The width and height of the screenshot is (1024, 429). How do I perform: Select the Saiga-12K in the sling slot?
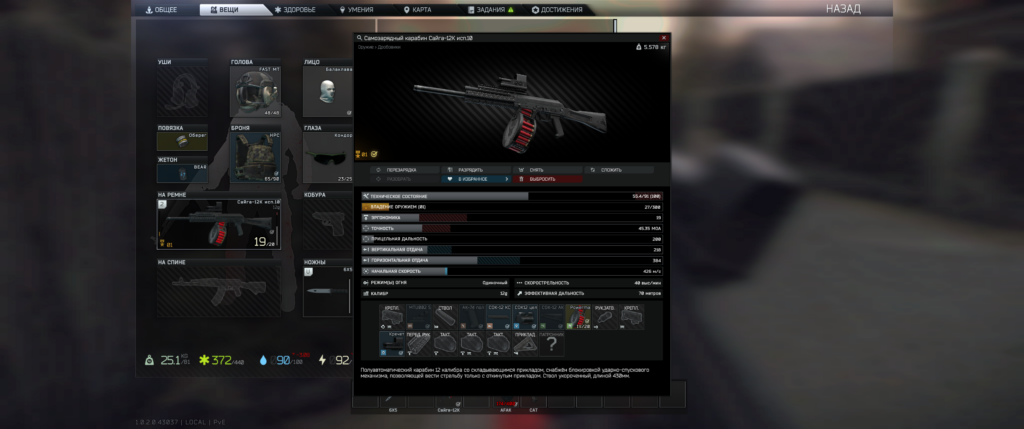pyautogui.click(x=218, y=224)
